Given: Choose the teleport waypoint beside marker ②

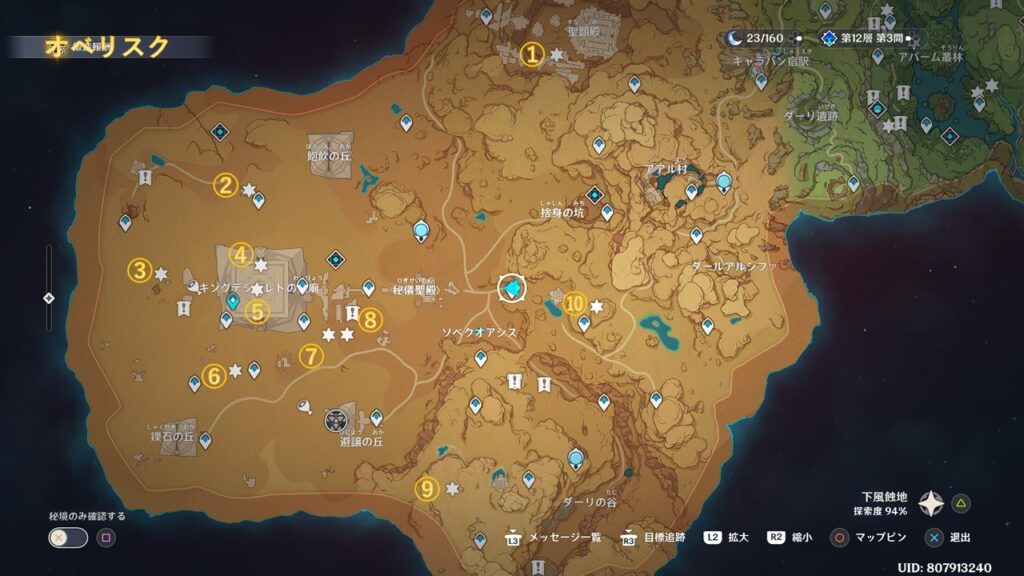Looking at the screenshot, I should [x=259, y=200].
